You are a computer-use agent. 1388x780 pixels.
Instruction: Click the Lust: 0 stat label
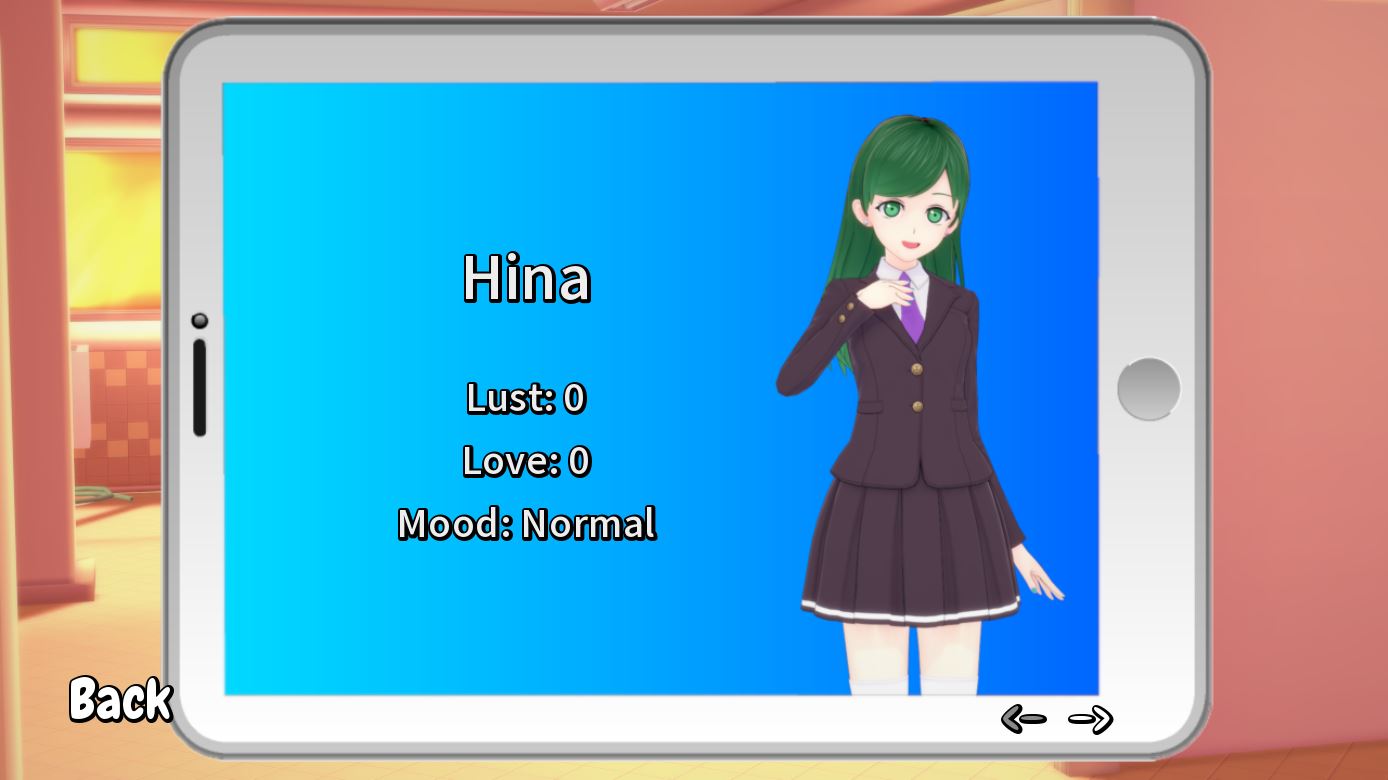click(525, 398)
